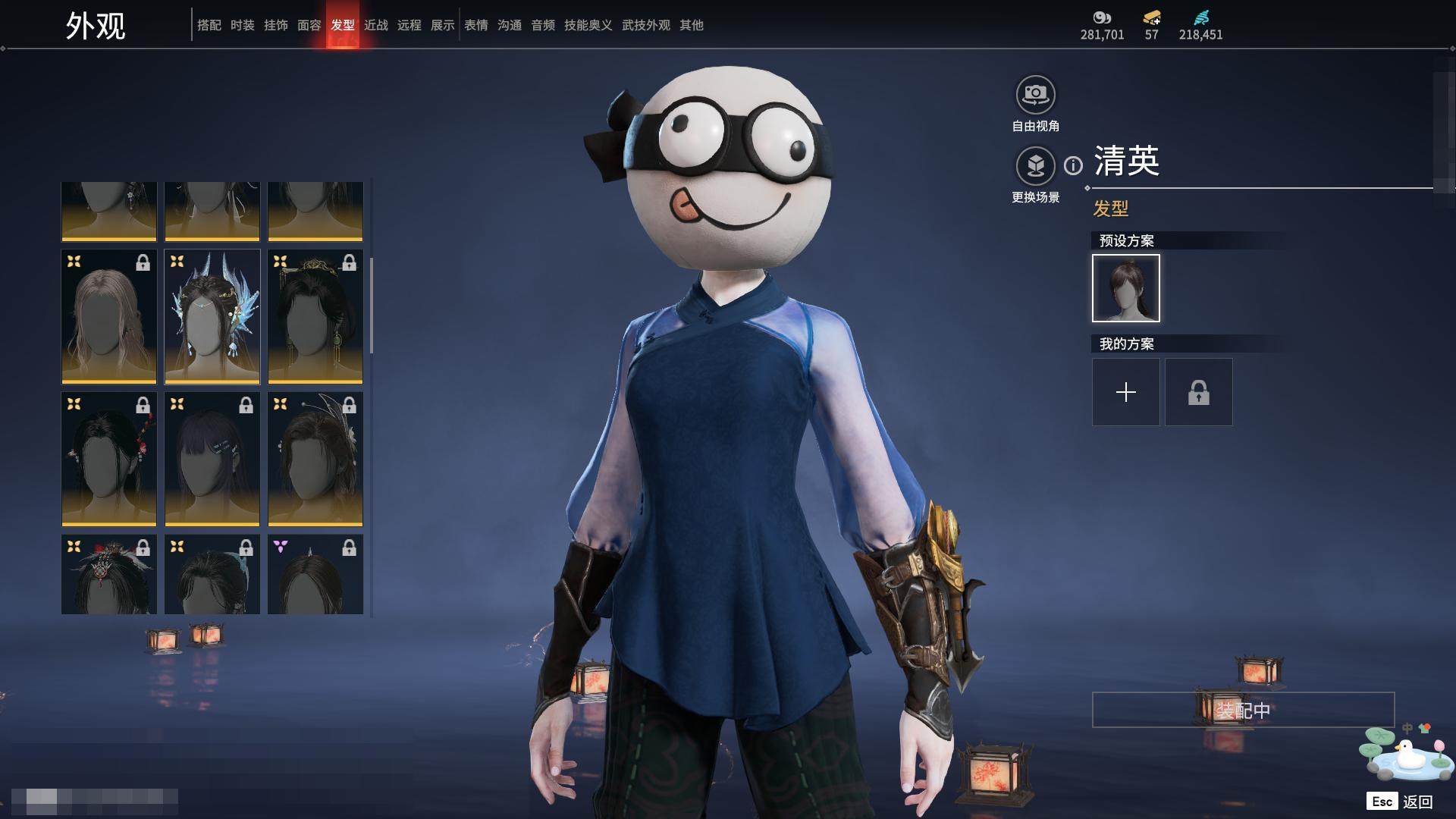This screenshot has width=1456, height=819.
Task: Choose the hairstyle with blue feather ornaments
Action: point(212,316)
